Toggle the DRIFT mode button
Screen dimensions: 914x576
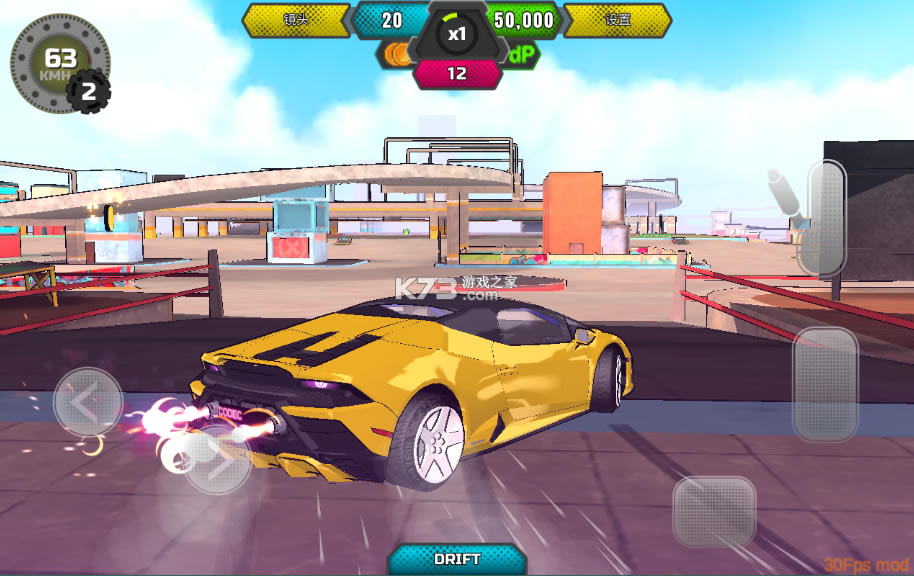click(x=457, y=559)
